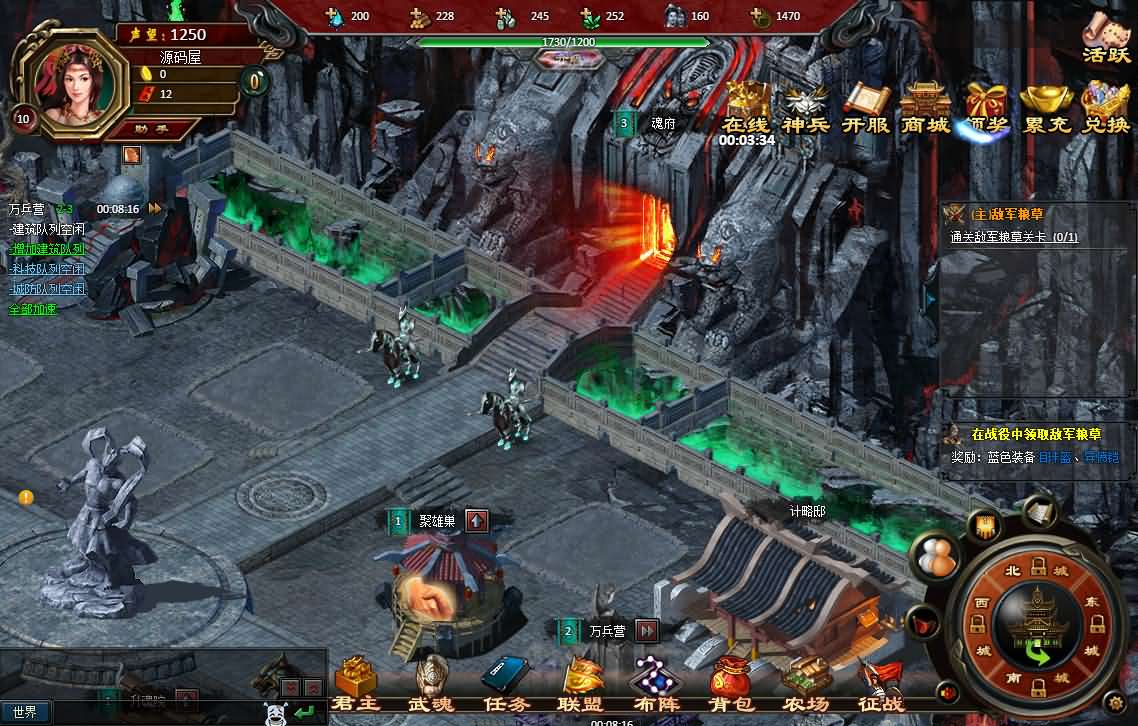This screenshot has width=1138, height=726.
Task: Click the 全部加速 speed-up-all link
Action: click(33, 309)
